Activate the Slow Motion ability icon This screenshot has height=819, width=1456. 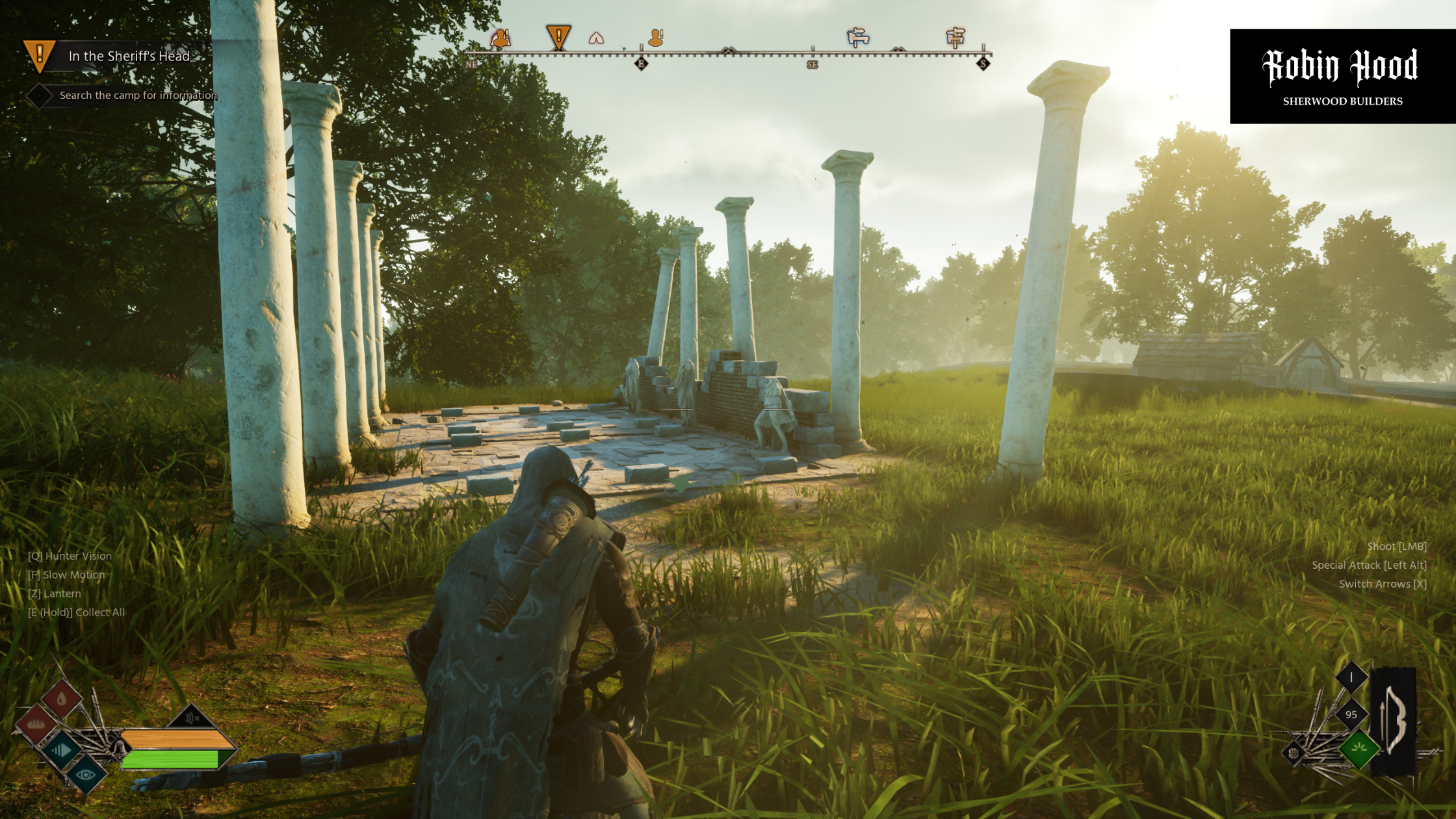[x=61, y=750]
